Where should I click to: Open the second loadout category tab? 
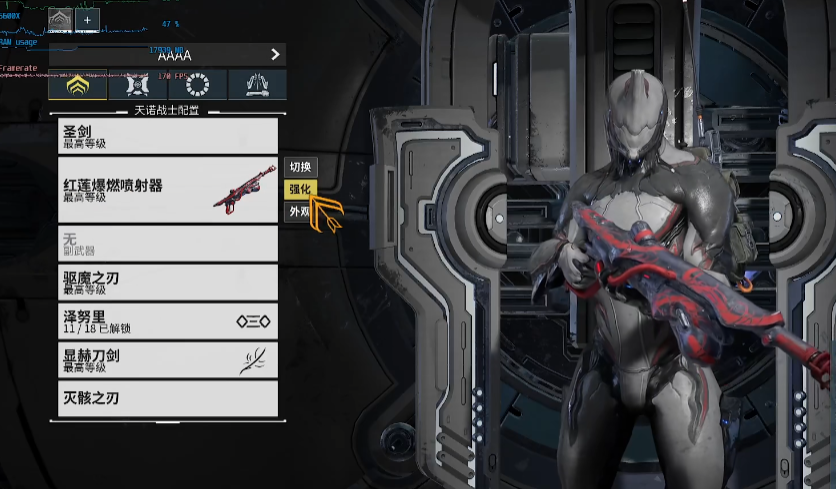click(x=137, y=86)
